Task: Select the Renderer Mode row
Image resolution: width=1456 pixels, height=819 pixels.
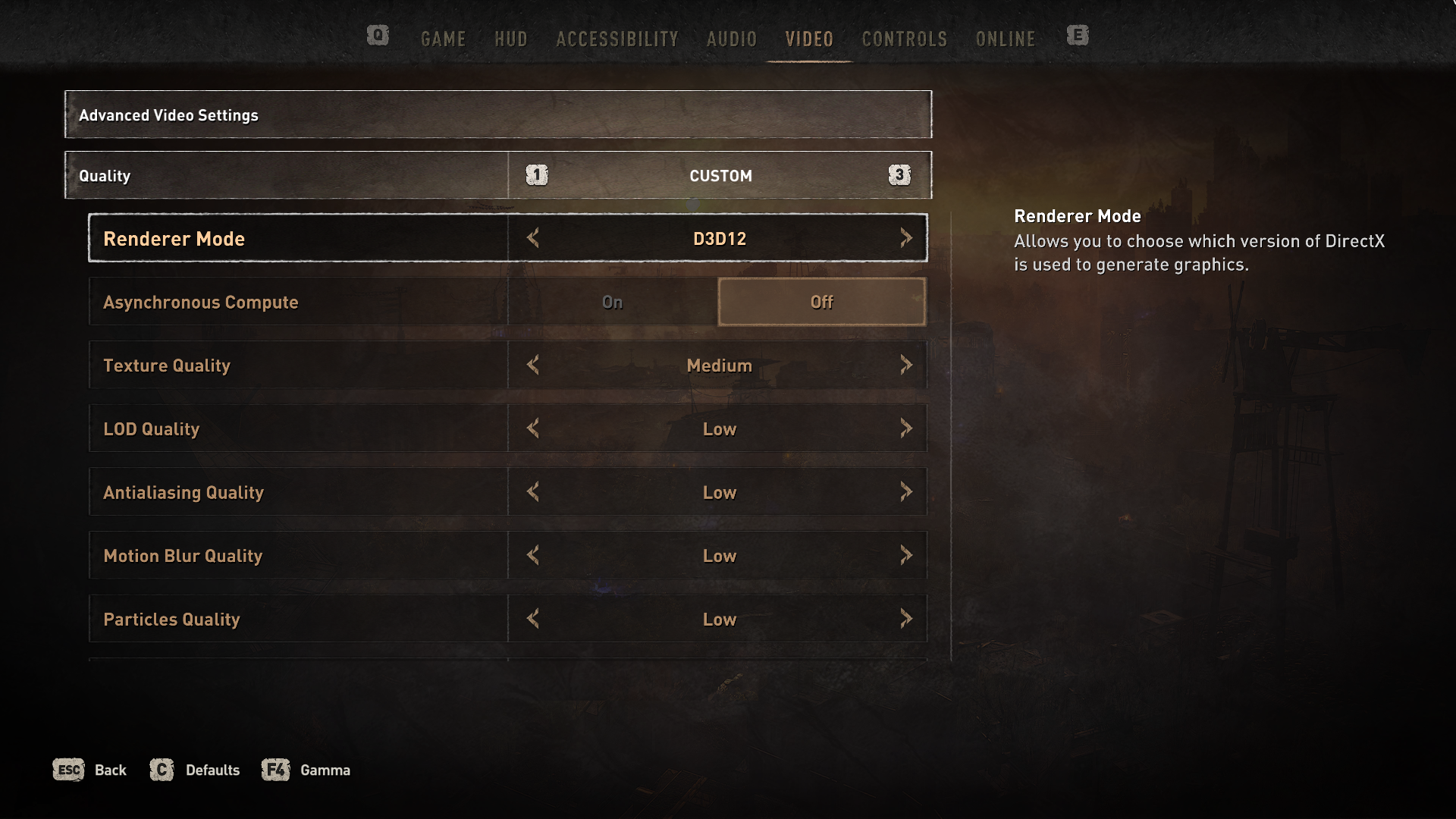Action: (297, 238)
